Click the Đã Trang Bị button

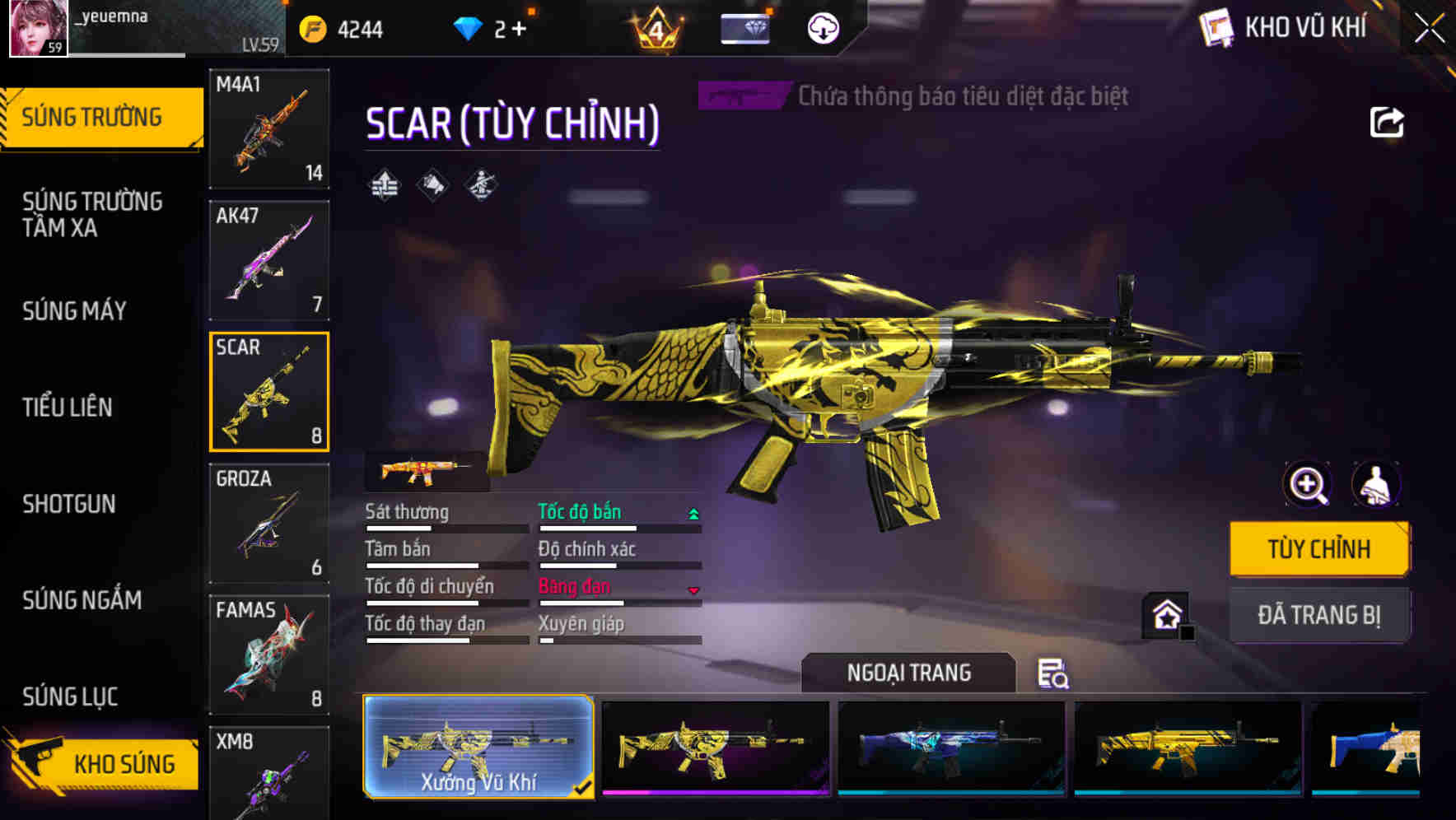click(x=1319, y=614)
